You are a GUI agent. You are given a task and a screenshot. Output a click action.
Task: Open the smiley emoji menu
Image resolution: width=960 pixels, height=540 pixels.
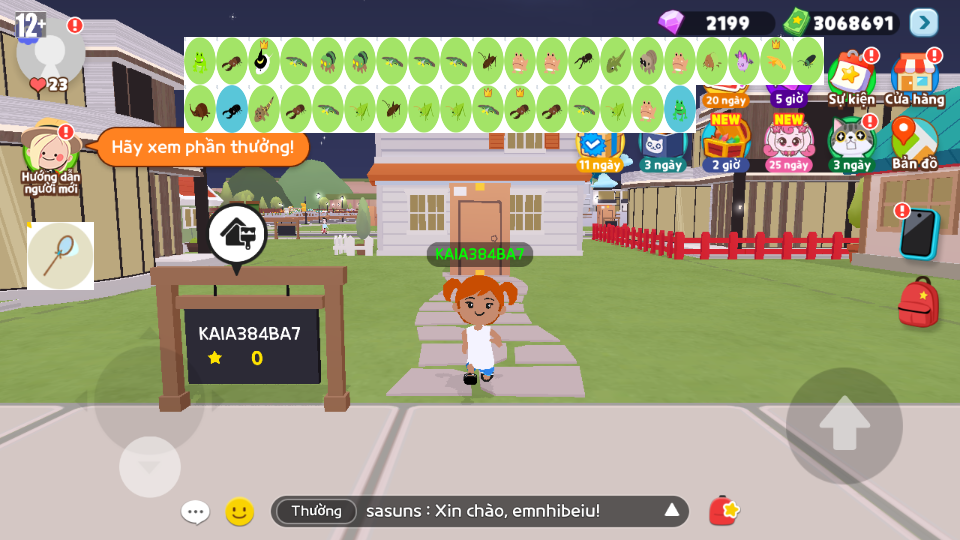click(x=239, y=512)
